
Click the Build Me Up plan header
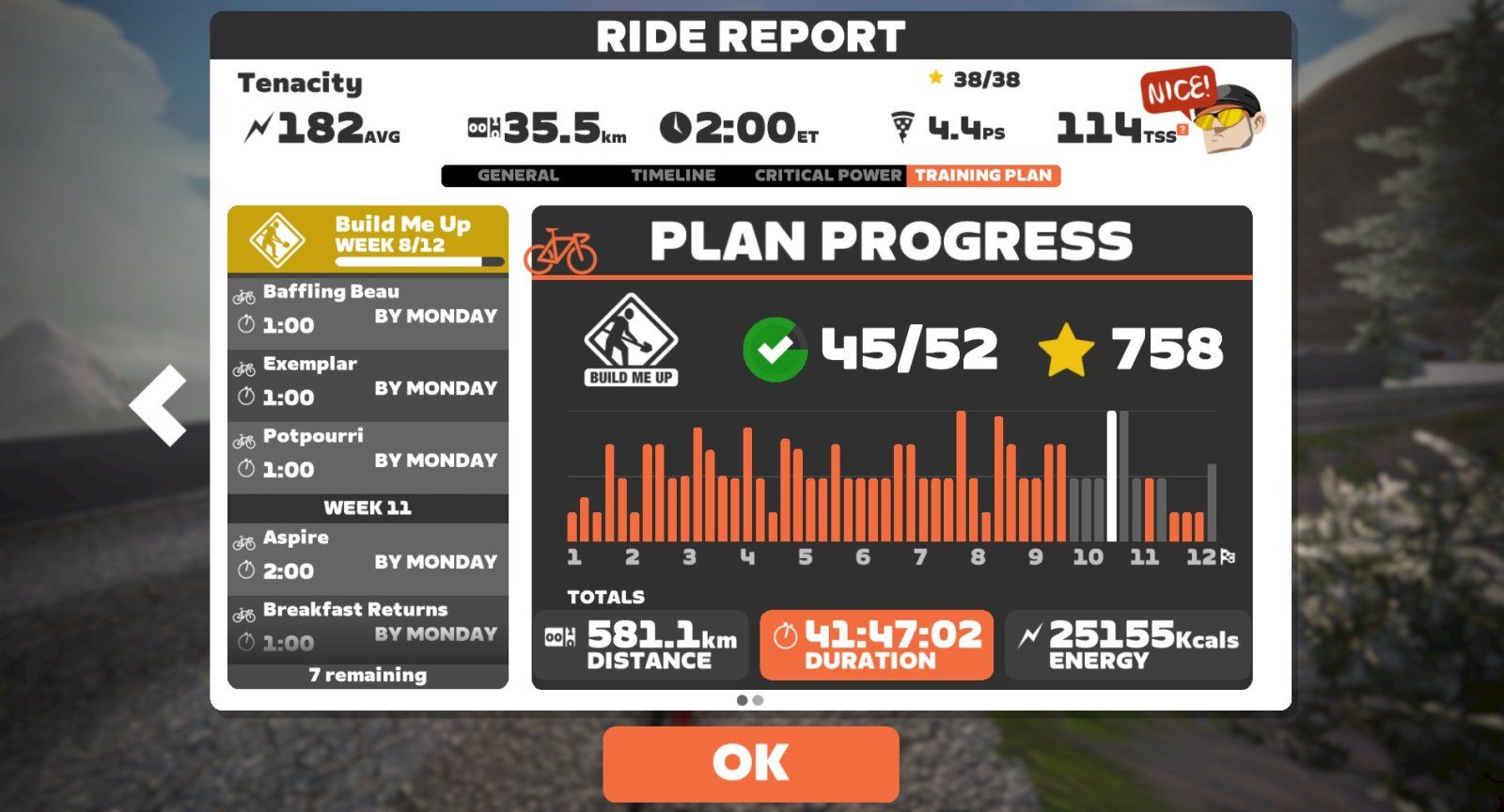(x=368, y=239)
